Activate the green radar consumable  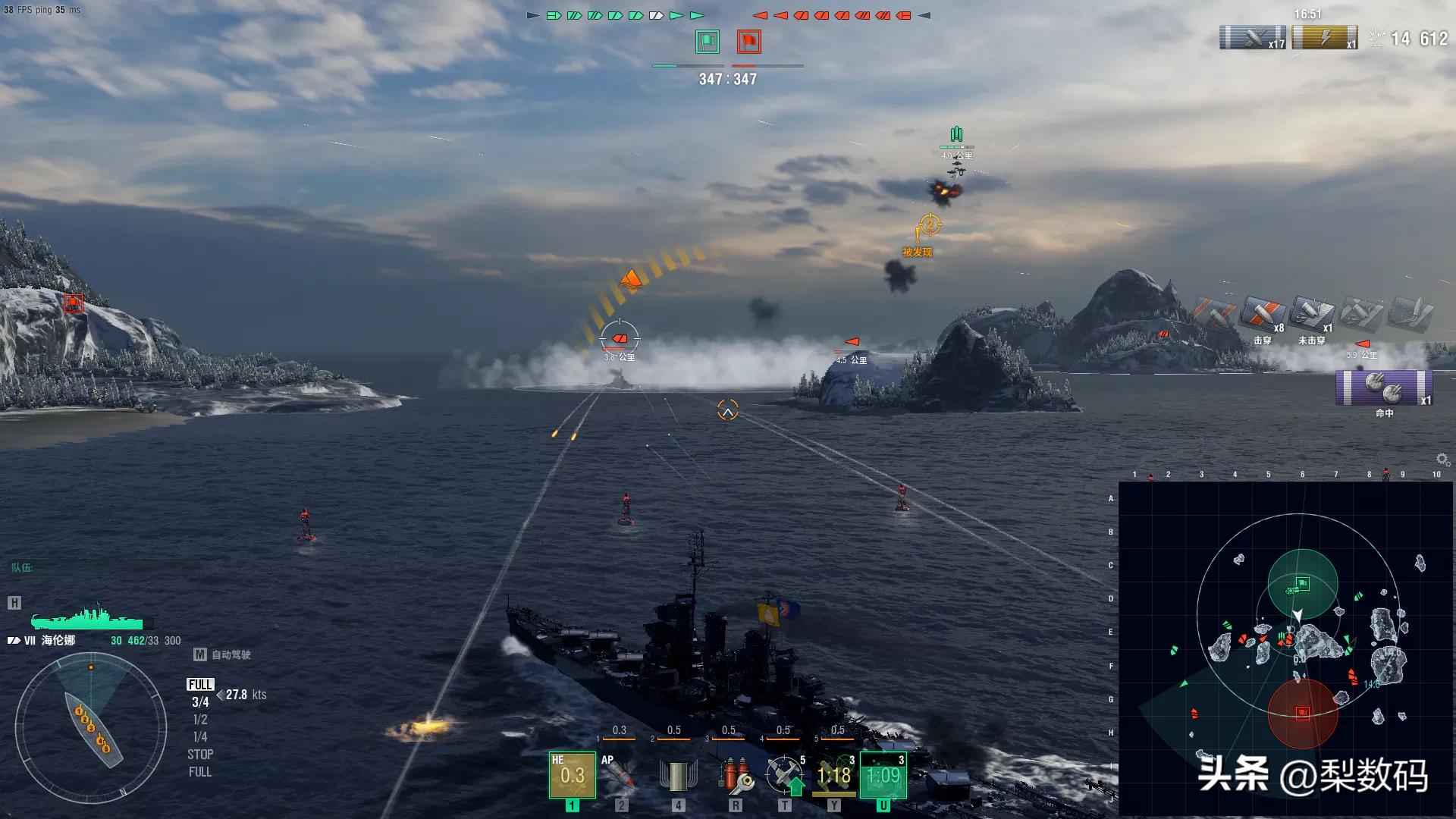(x=883, y=774)
